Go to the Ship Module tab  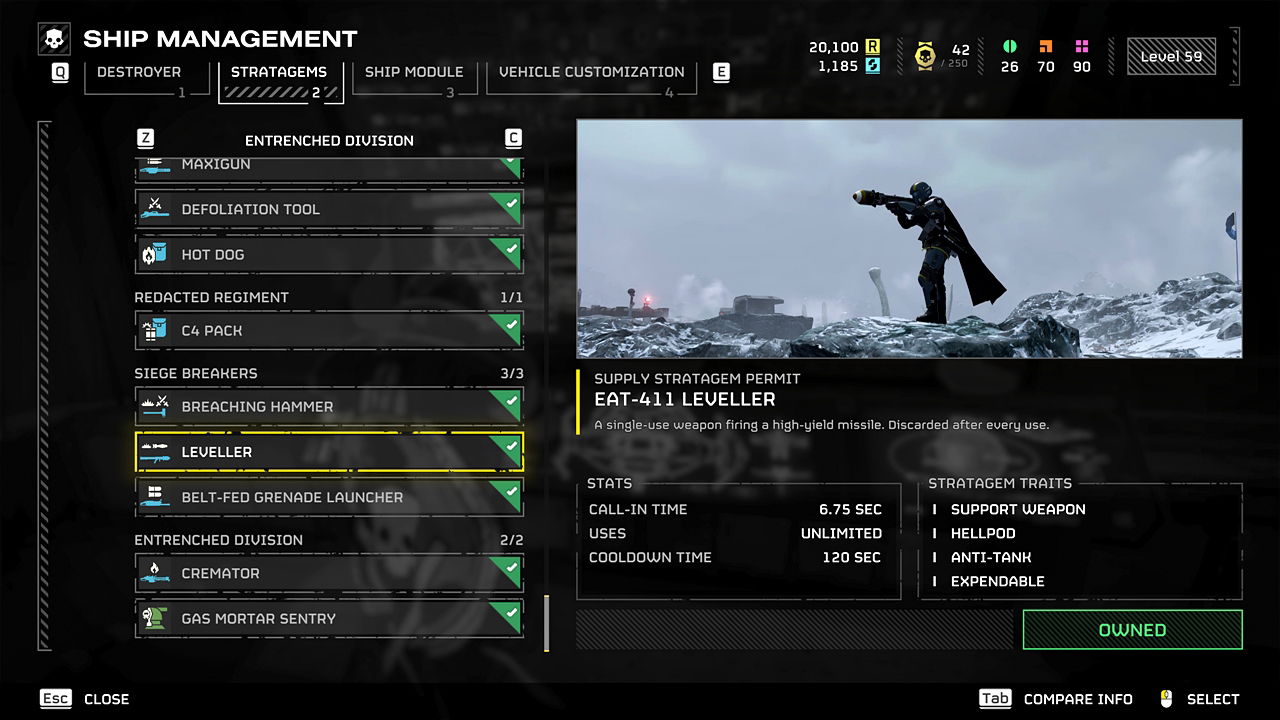pos(414,73)
